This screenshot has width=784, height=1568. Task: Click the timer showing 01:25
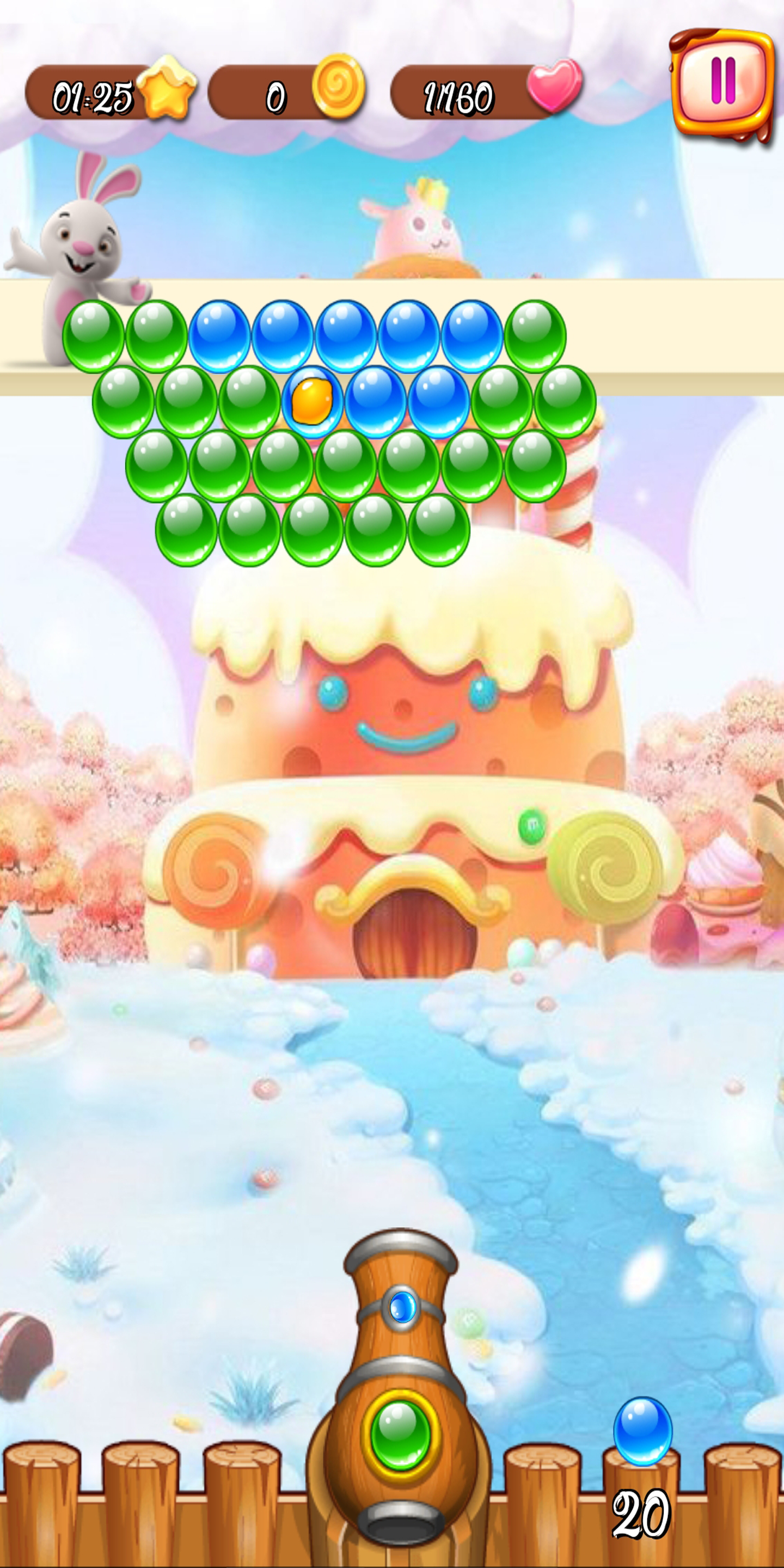pos(94,94)
